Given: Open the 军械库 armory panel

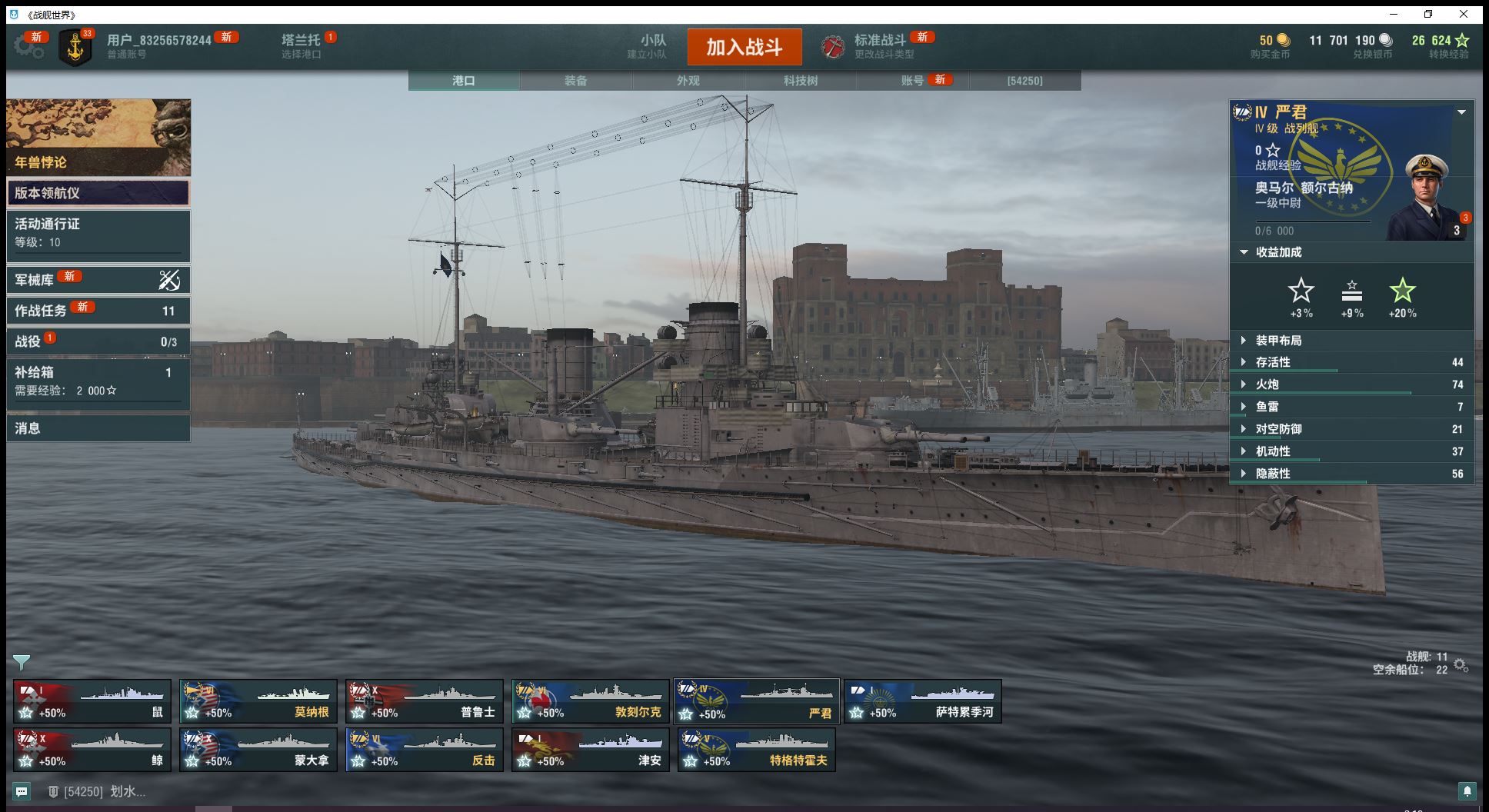Looking at the screenshot, I should 98,280.
